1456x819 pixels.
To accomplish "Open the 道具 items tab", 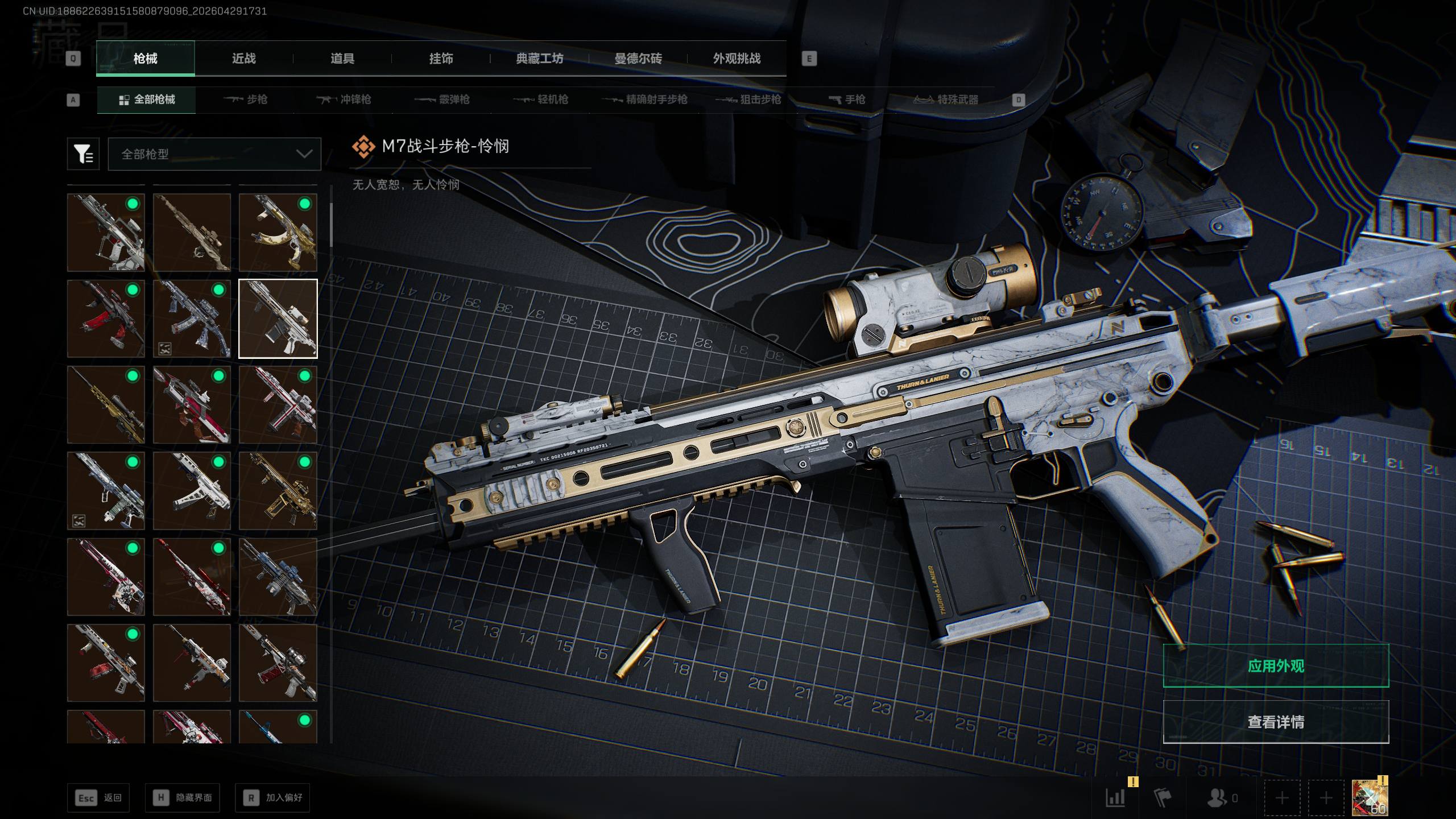I will coord(342,59).
